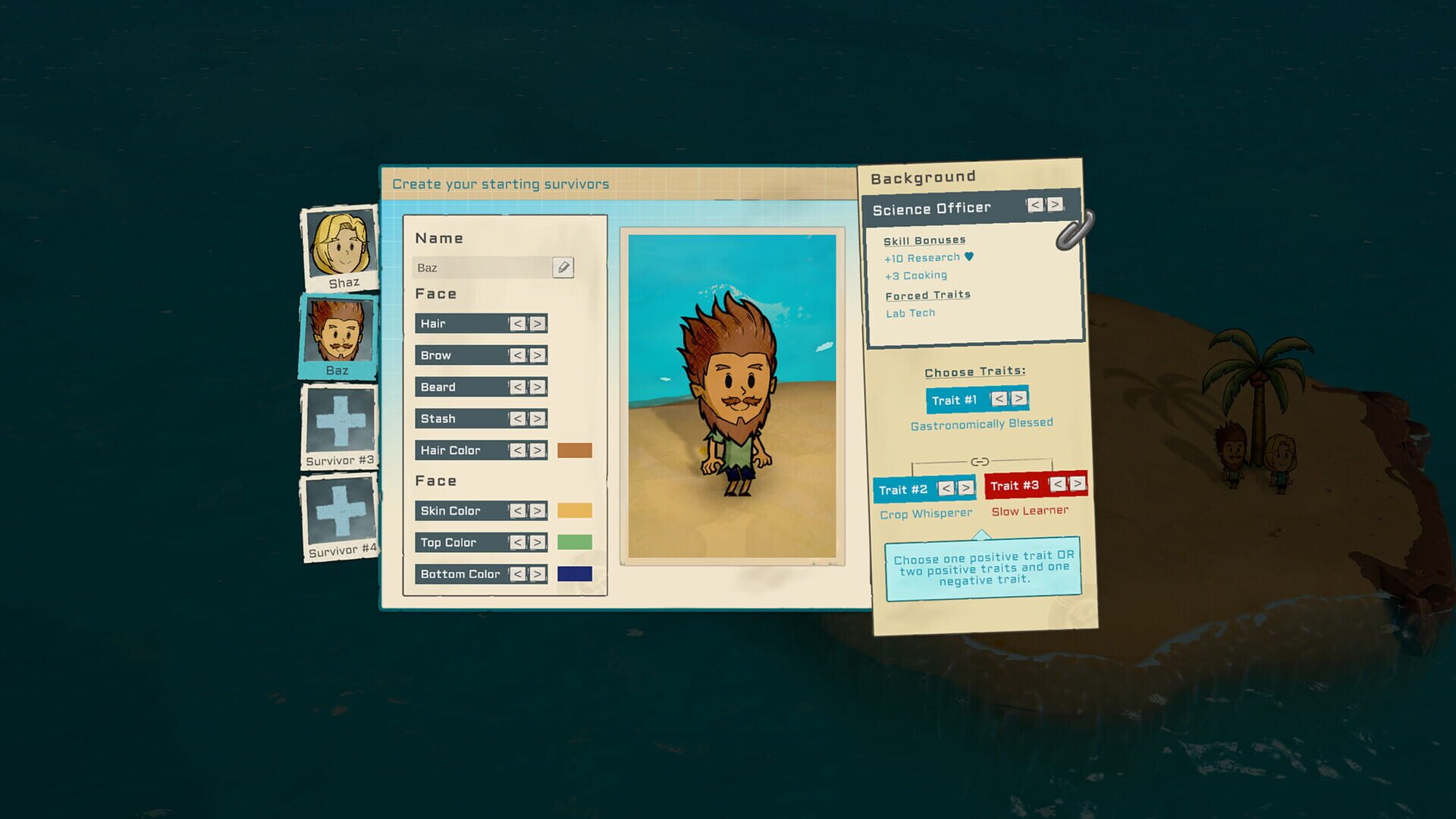Click the next arrow beside Hair
The width and height of the screenshot is (1456, 819).
538,323
